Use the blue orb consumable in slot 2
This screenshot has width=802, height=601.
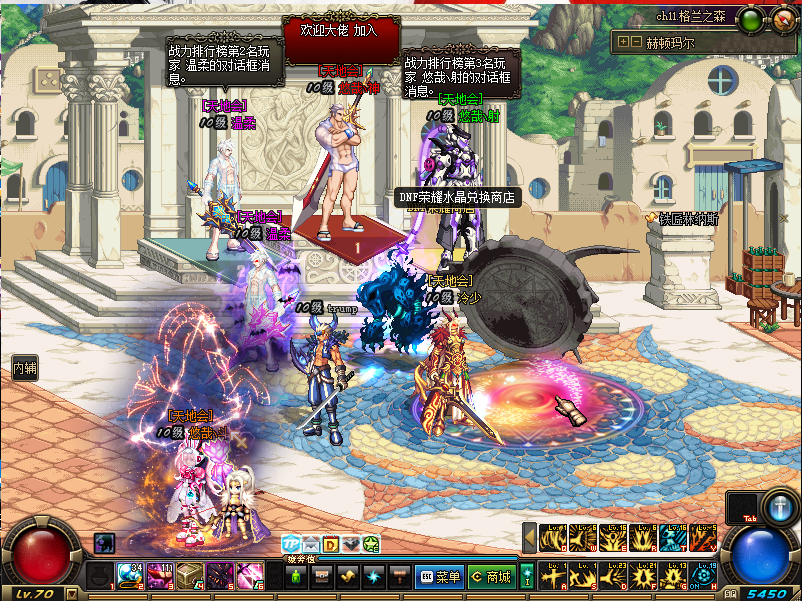click(x=130, y=576)
